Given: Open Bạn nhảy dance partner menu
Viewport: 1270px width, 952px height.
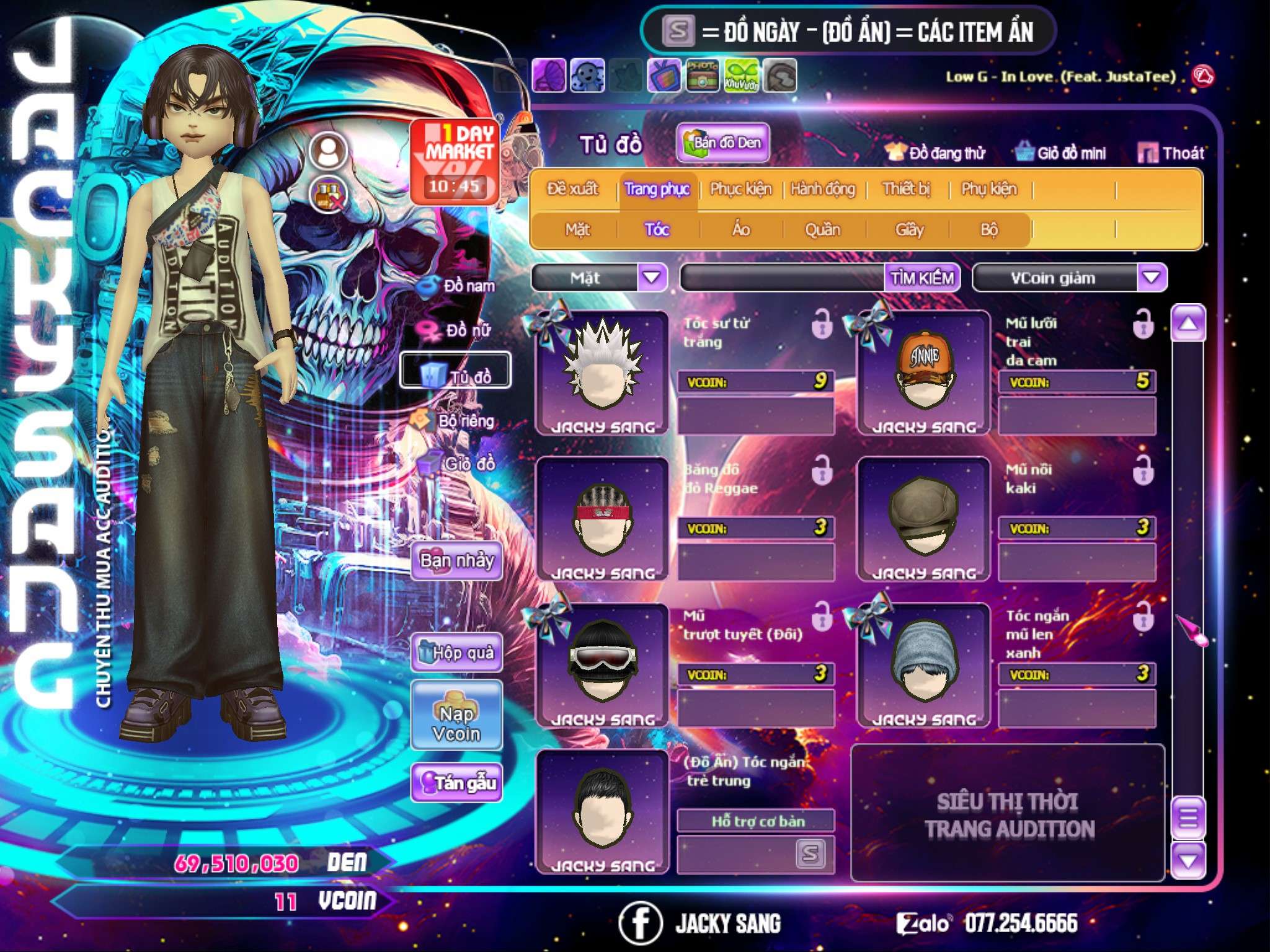Looking at the screenshot, I should [x=457, y=561].
